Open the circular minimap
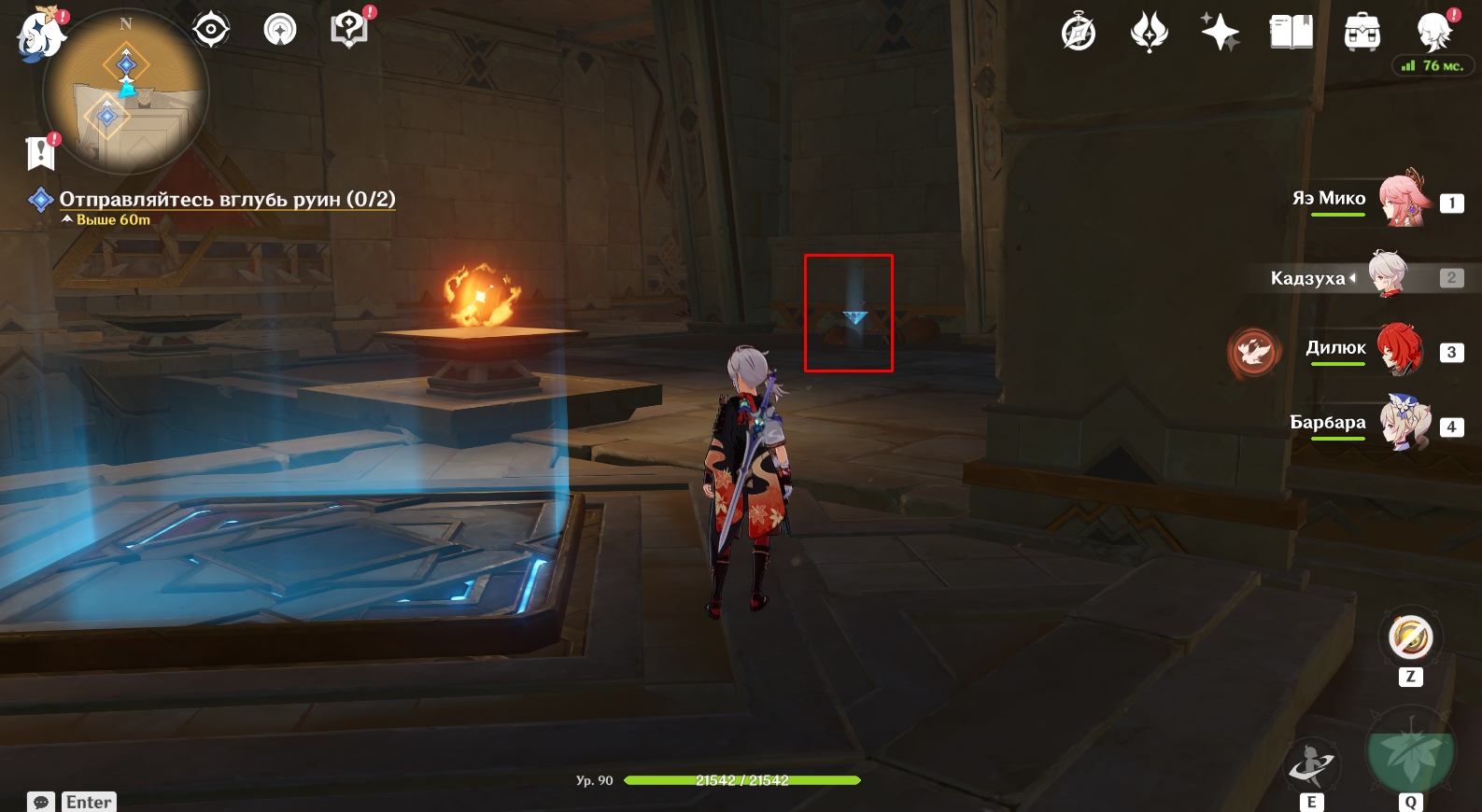The image size is (1482, 812). point(126,91)
